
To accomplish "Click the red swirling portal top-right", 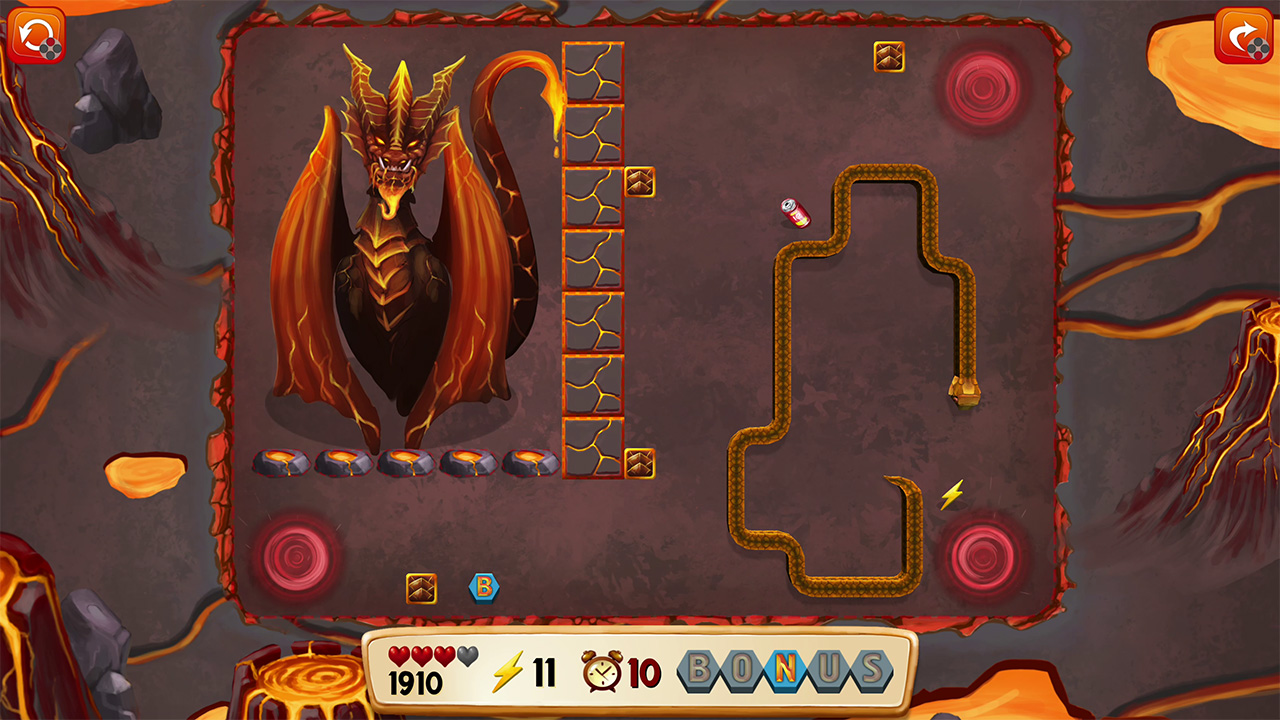I will [x=978, y=86].
